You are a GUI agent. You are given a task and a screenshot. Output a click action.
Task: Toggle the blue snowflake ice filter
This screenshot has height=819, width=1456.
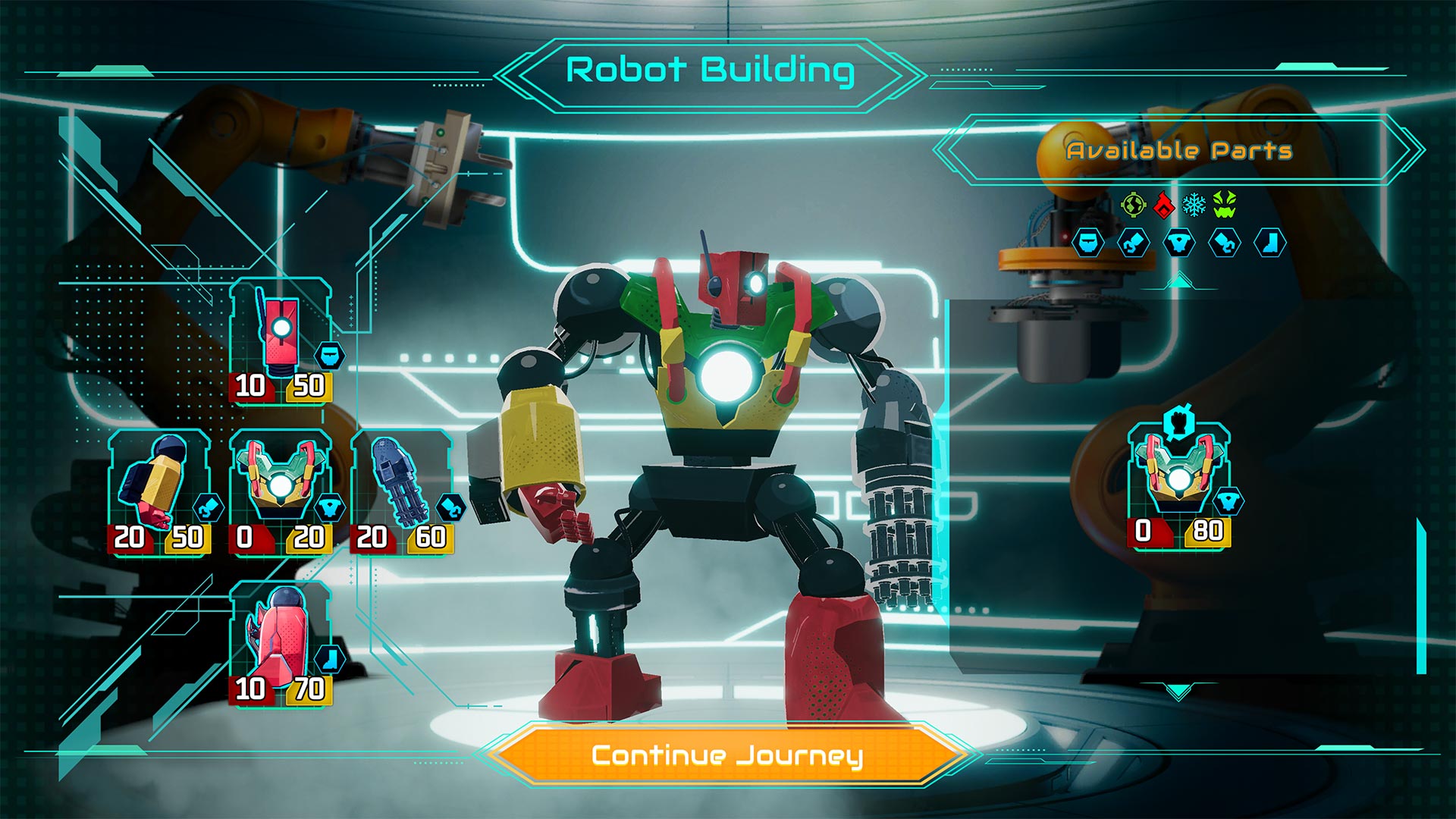pyautogui.click(x=1194, y=204)
